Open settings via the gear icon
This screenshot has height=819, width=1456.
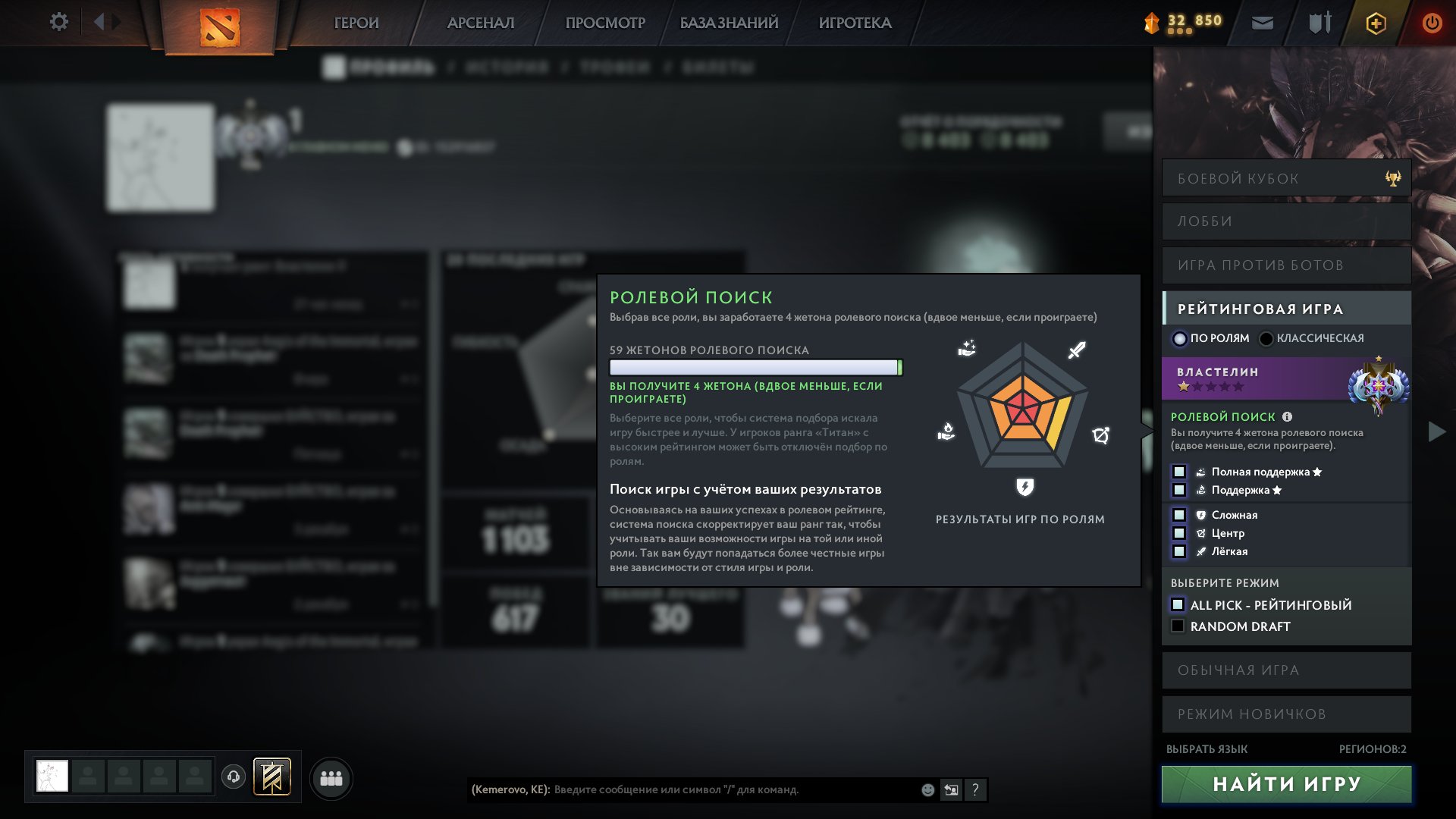tap(58, 22)
